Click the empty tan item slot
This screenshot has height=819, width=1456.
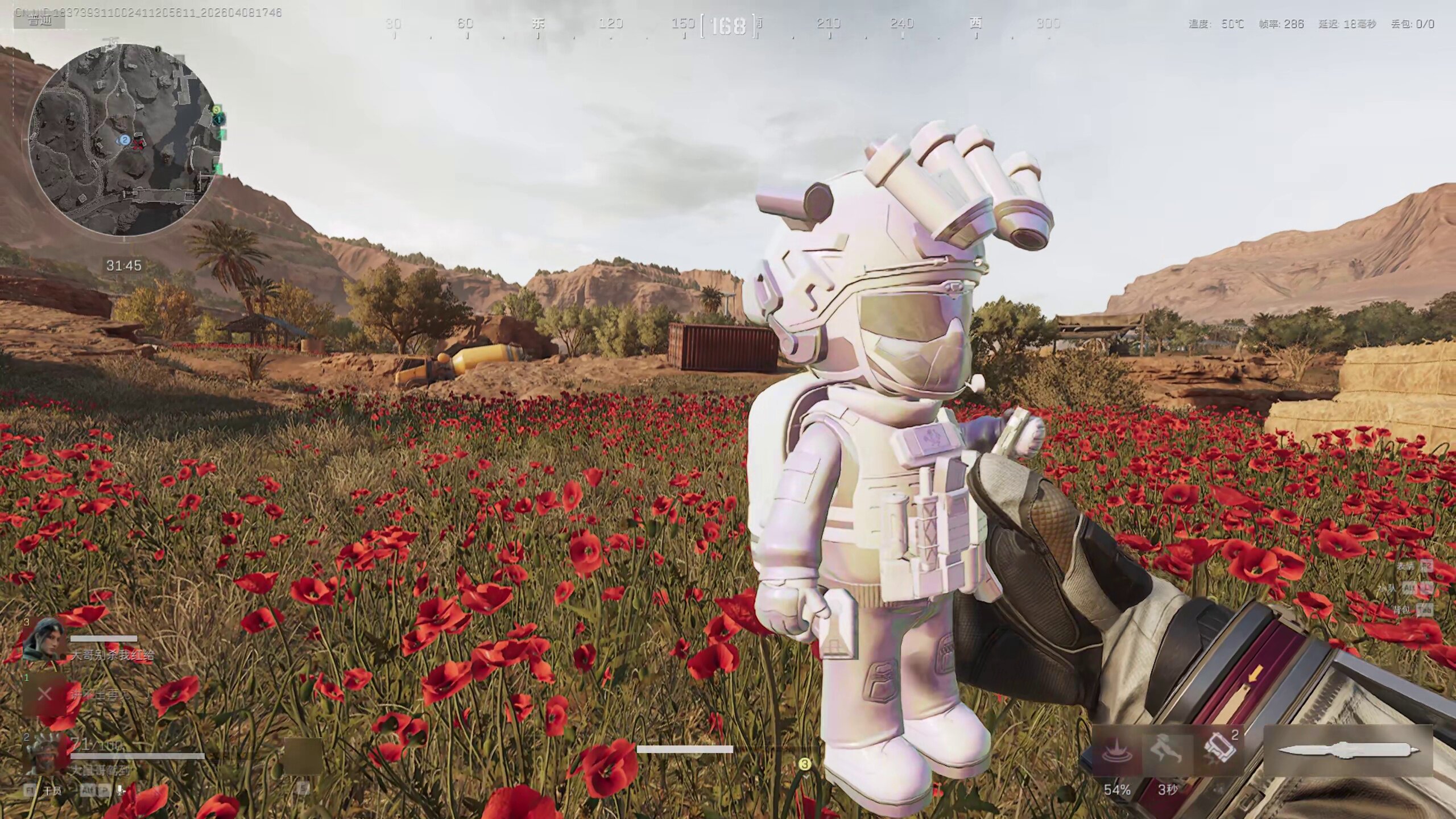(x=303, y=756)
